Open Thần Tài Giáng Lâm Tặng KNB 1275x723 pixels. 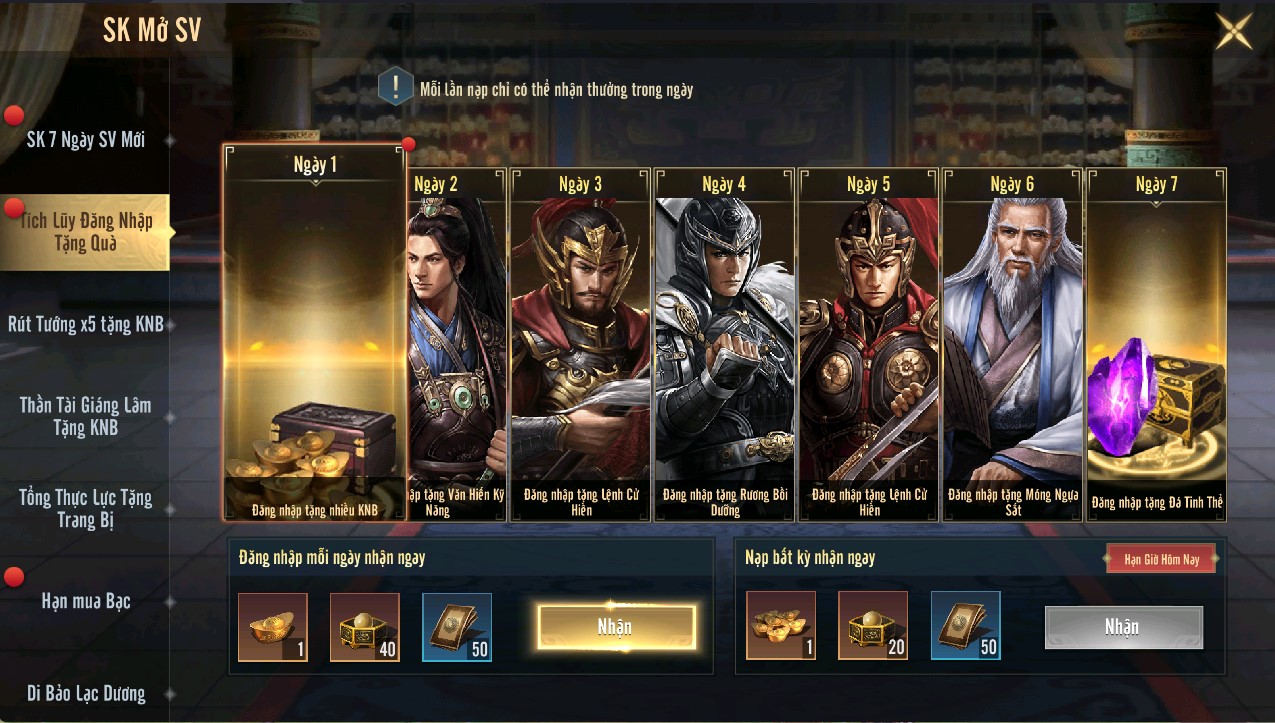(86, 416)
